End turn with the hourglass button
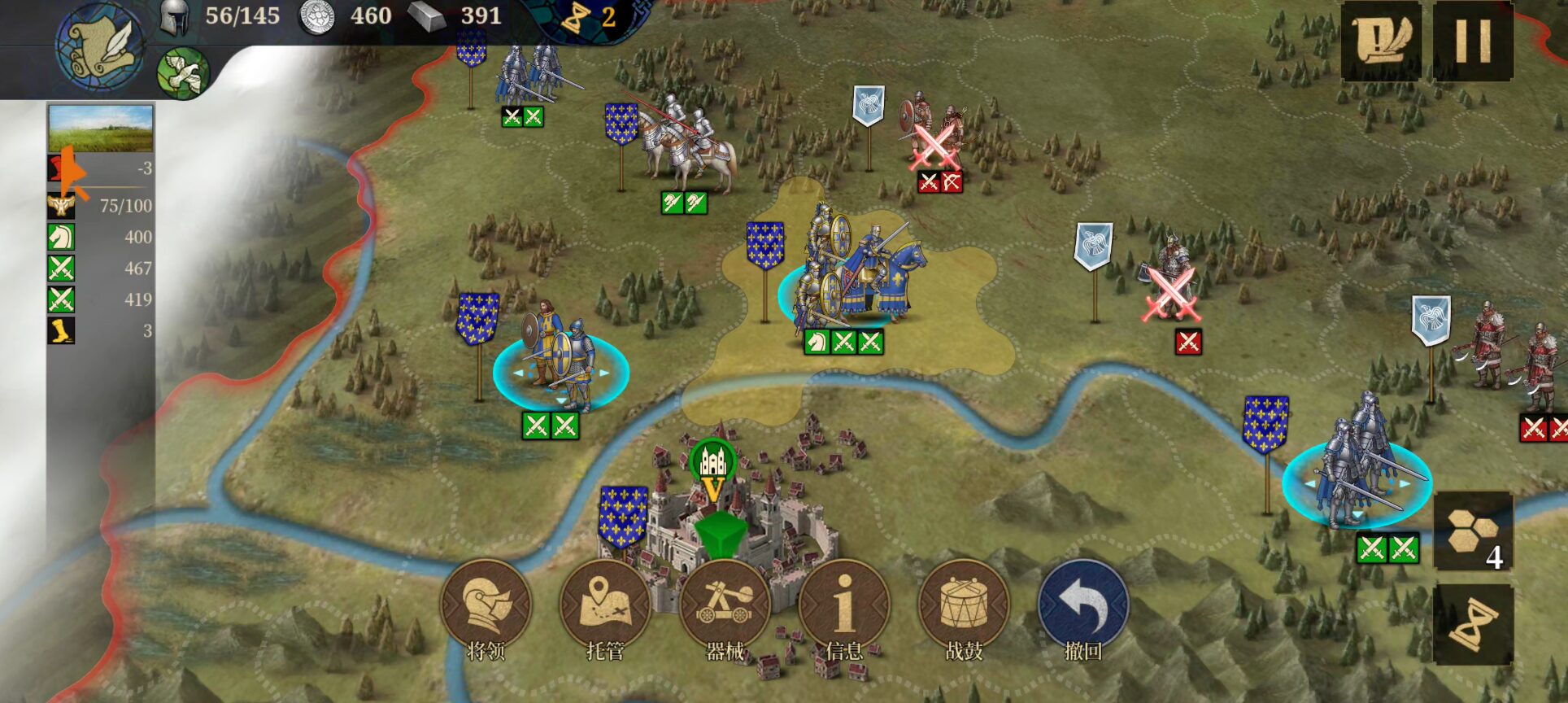Viewport: 1568px width, 703px height. [1472, 625]
